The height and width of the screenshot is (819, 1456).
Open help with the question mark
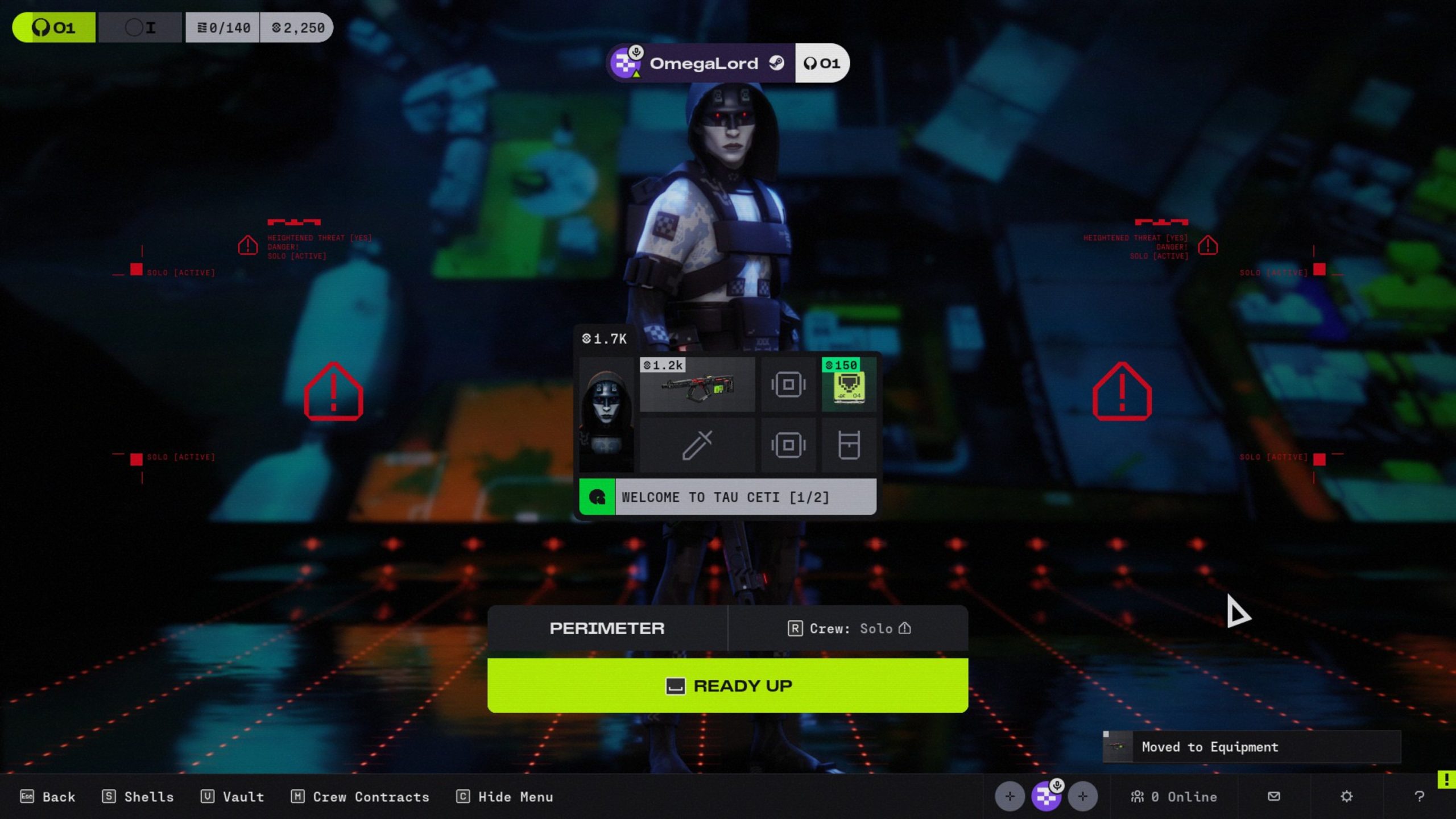click(1419, 796)
